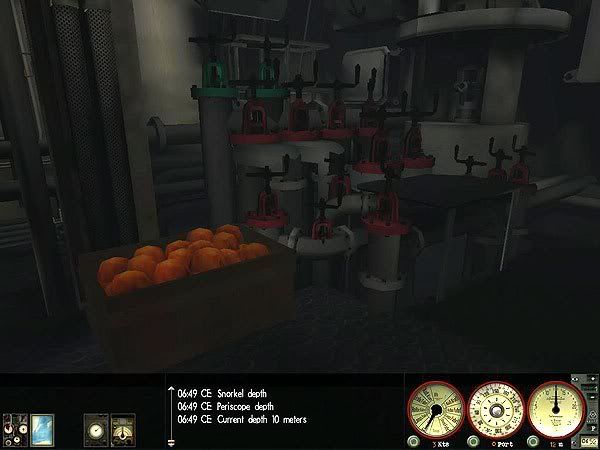This screenshot has height=450, width=600.
Task: Set a new depth on the depth gauge
Action: tap(556, 409)
